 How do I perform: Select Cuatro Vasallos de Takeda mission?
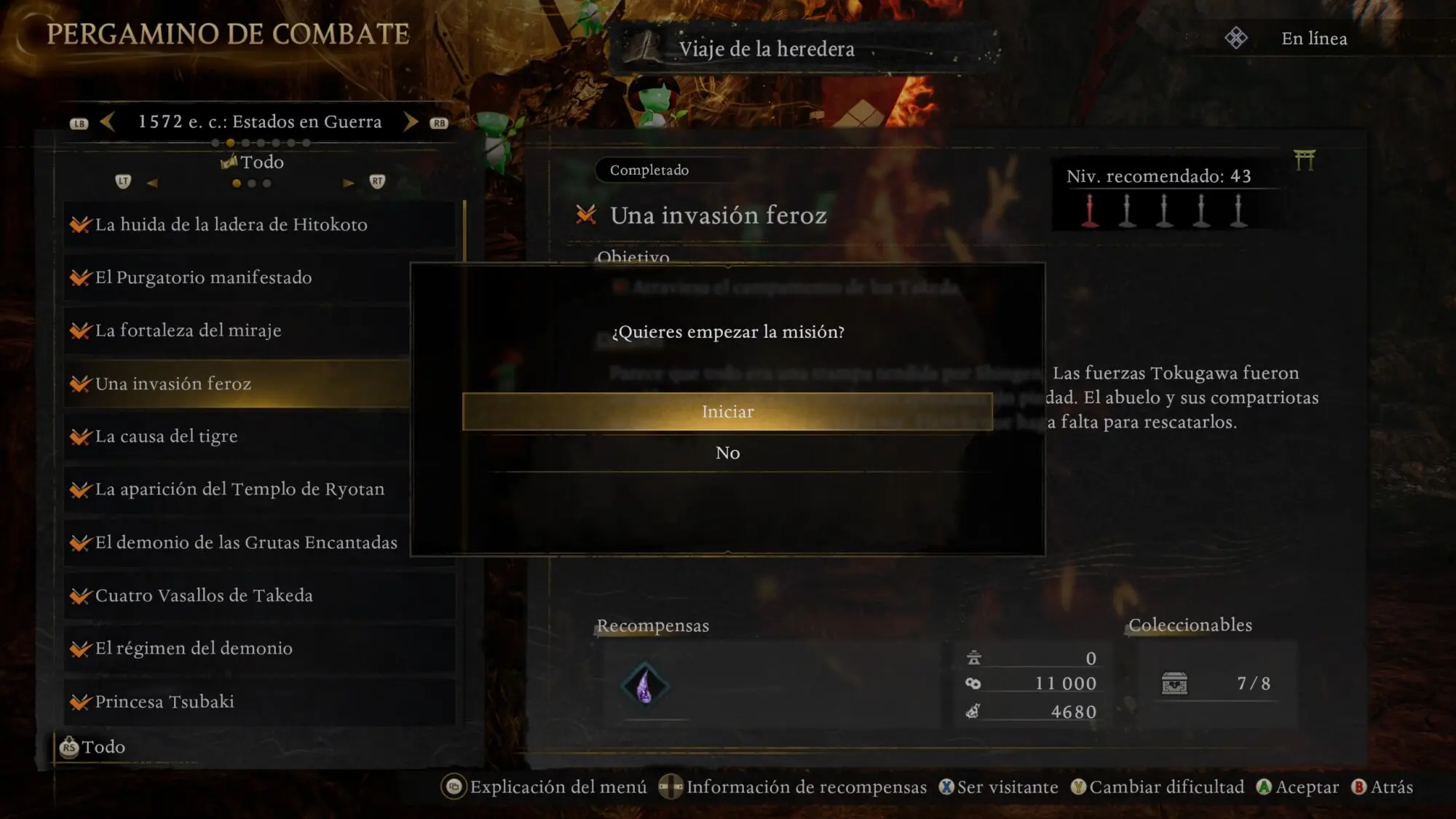[204, 596]
